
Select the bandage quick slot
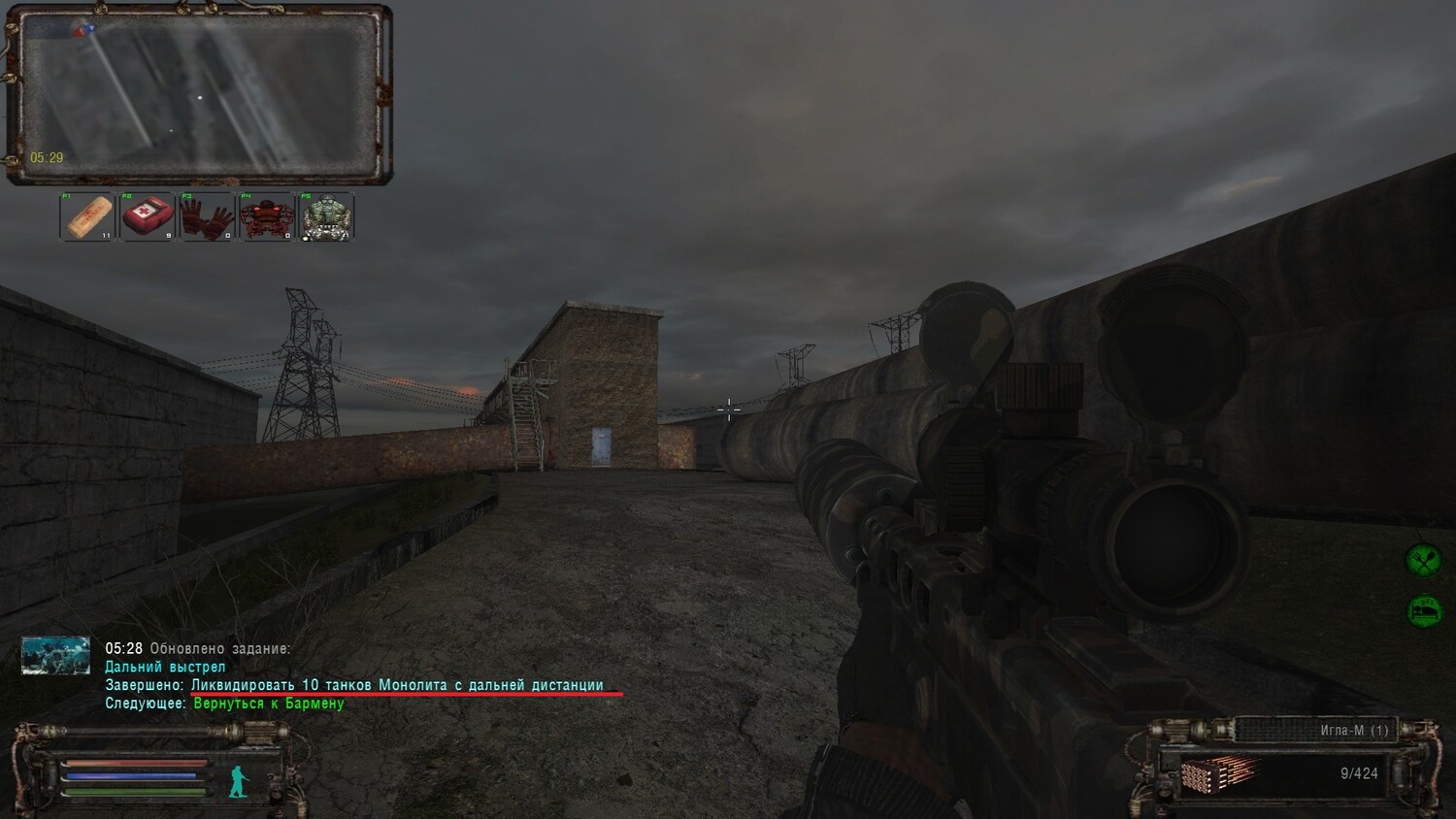point(87,216)
